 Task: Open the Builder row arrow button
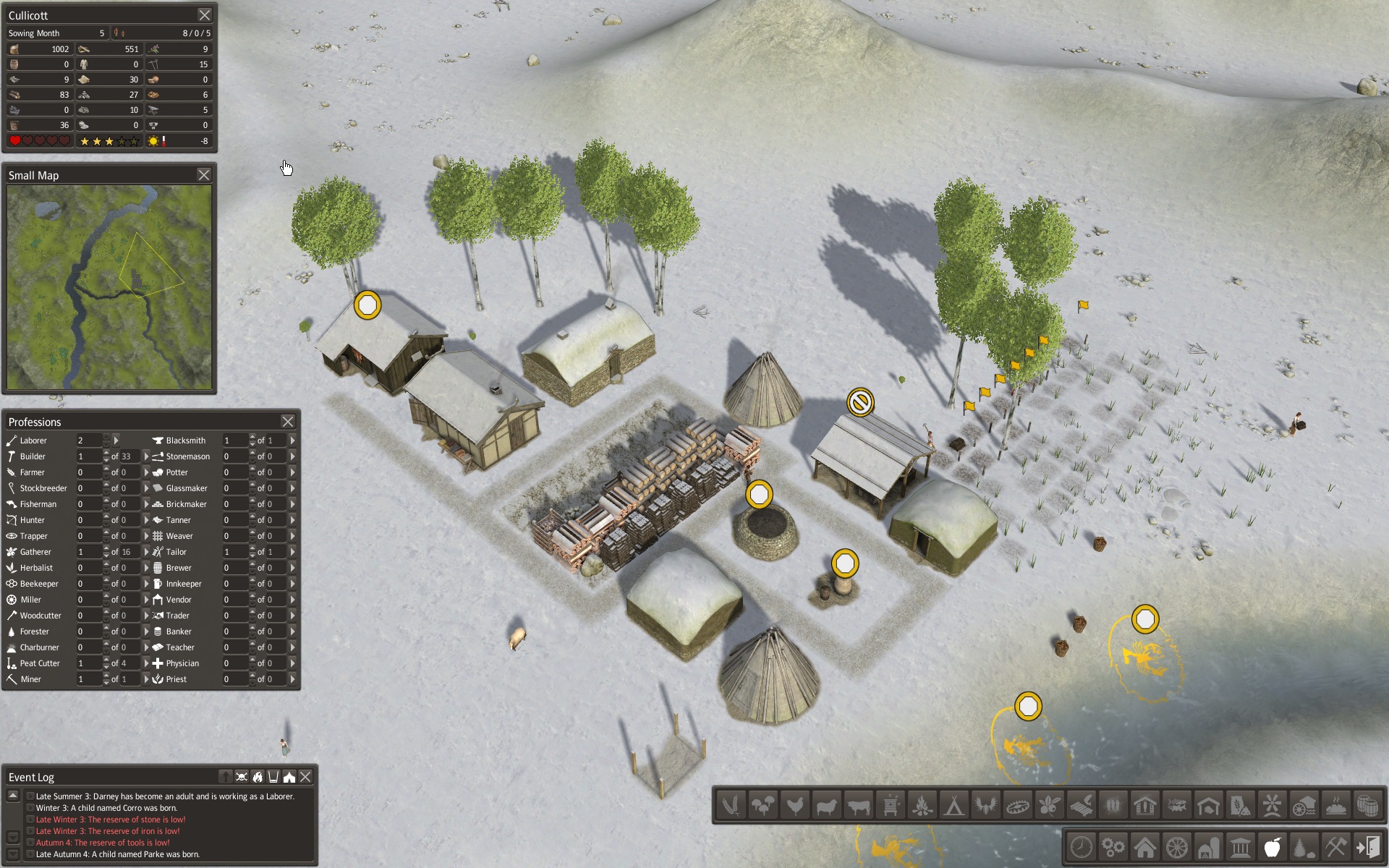[x=146, y=456]
